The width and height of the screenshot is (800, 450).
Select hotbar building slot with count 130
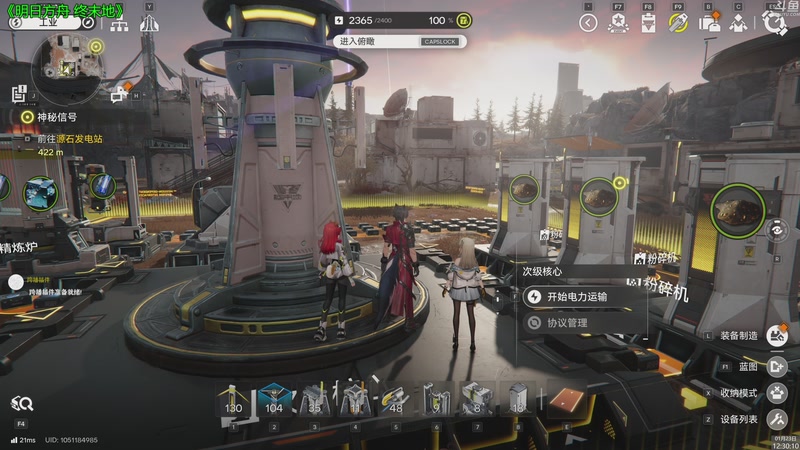coord(234,400)
